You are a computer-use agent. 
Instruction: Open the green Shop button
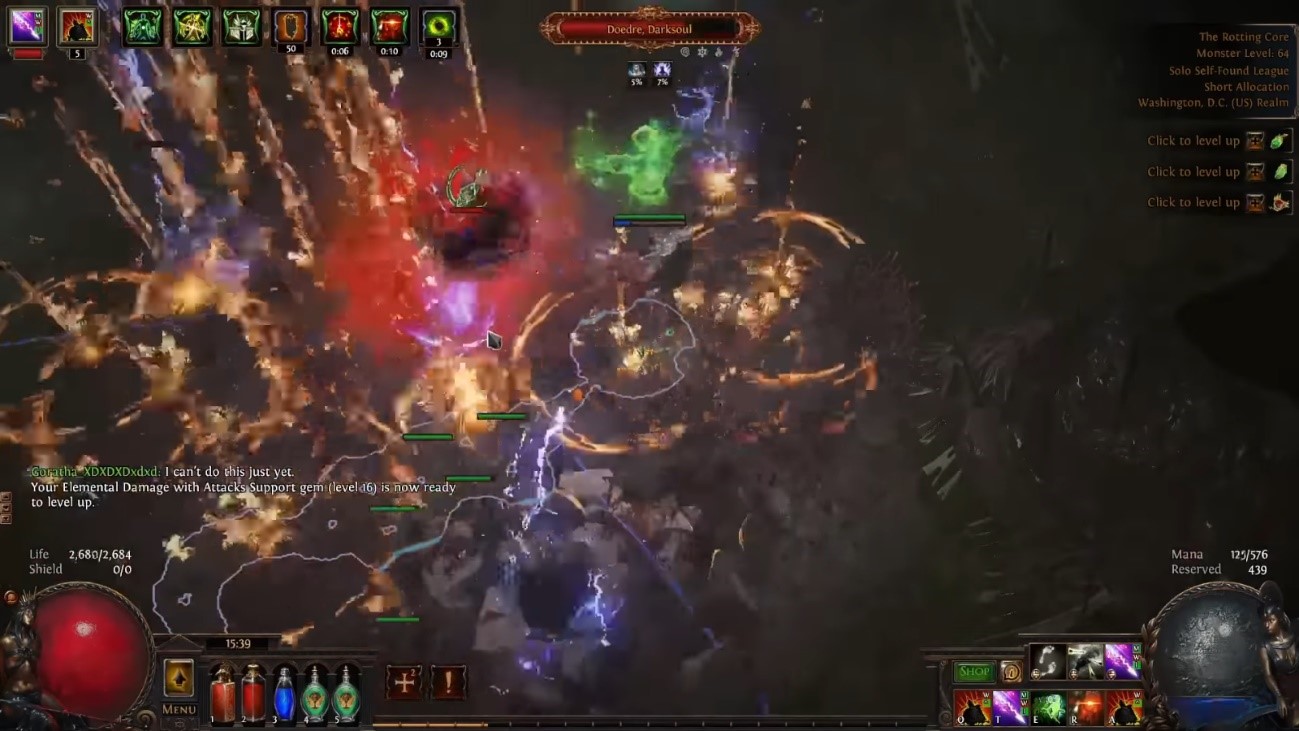pos(973,672)
